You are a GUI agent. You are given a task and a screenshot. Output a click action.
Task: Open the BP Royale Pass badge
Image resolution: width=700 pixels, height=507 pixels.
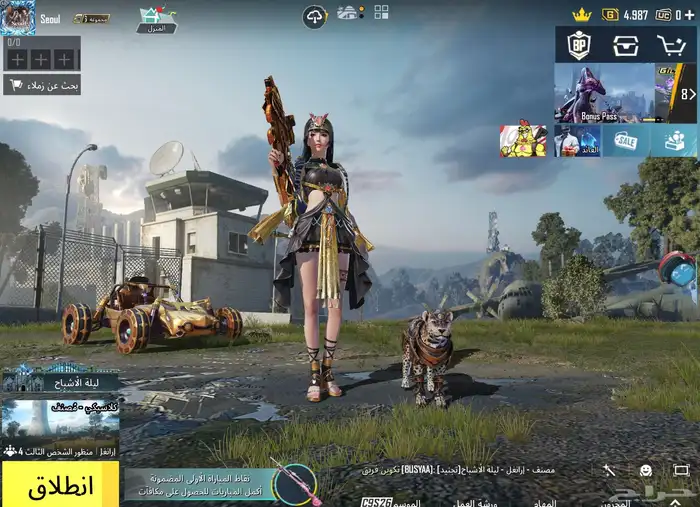click(579, 45)
